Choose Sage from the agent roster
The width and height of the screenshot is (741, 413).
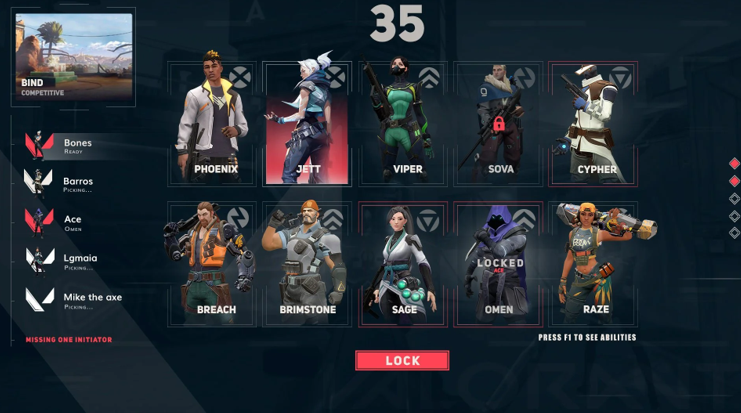click(403, 263)
